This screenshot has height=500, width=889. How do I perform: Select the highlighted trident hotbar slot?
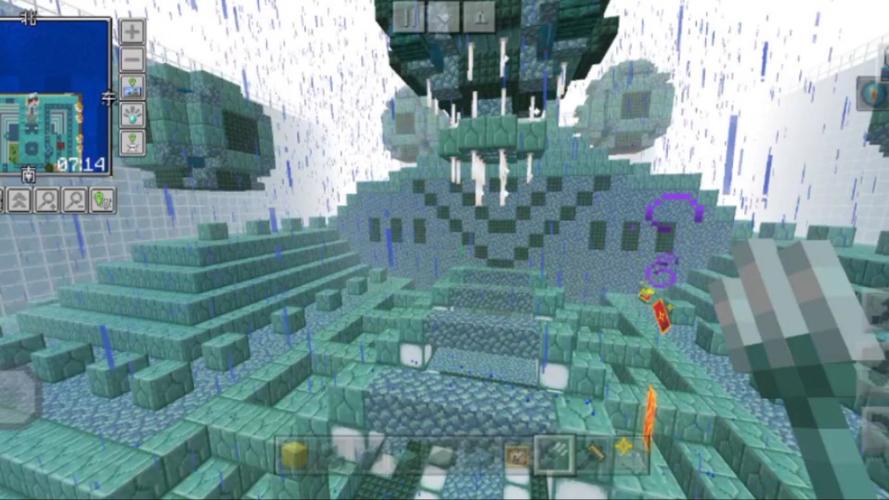tap(553, 455)
